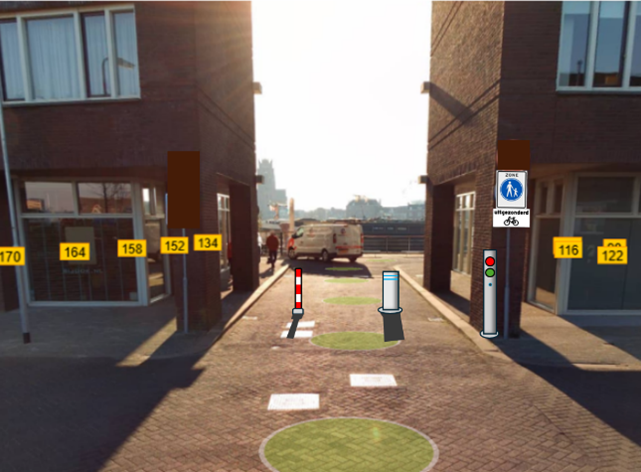The image size is (641, 472).
Task: Select the house number 116 marker
Action: (568, 249)
